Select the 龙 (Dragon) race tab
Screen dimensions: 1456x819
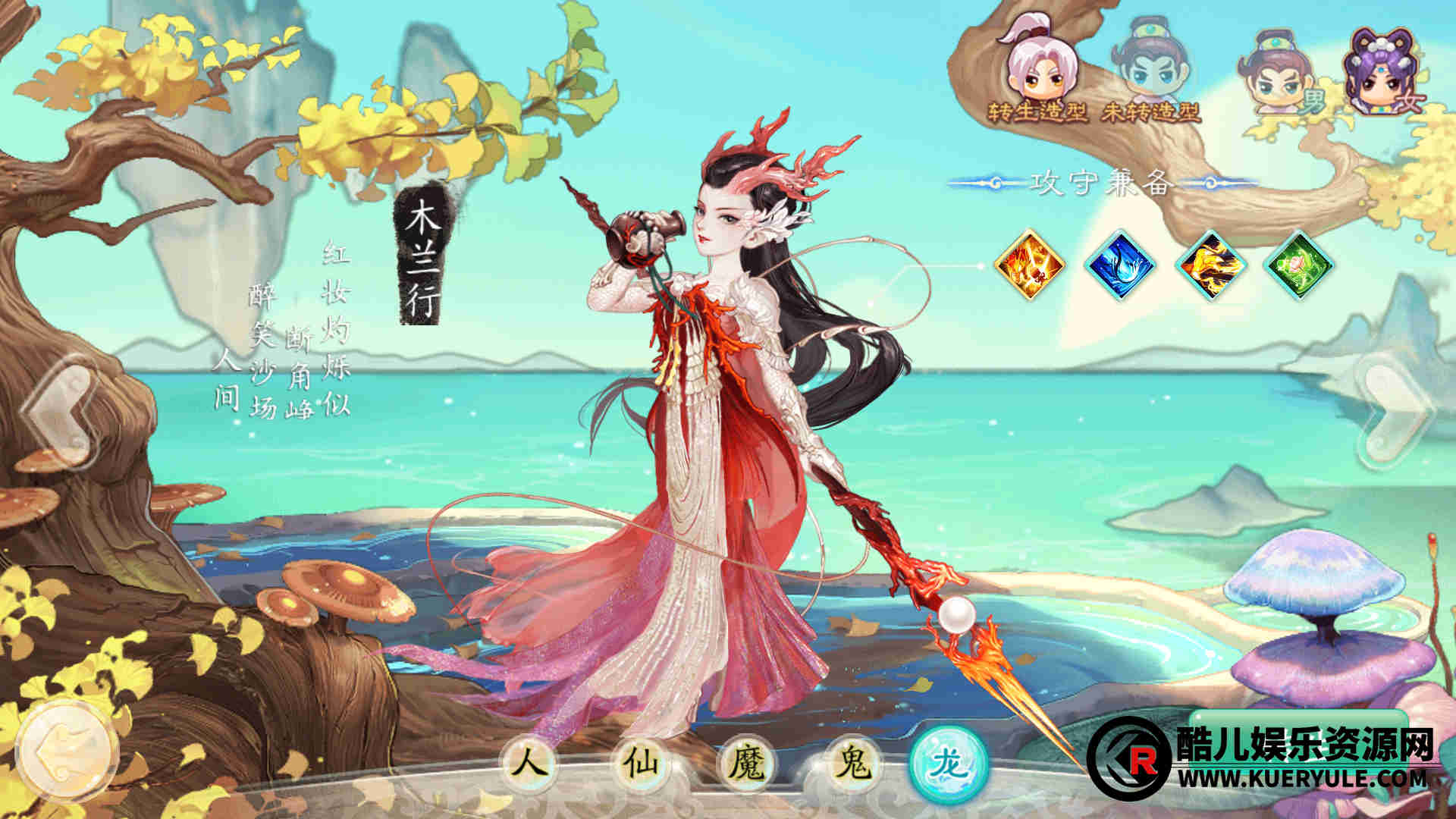[949, 762]
